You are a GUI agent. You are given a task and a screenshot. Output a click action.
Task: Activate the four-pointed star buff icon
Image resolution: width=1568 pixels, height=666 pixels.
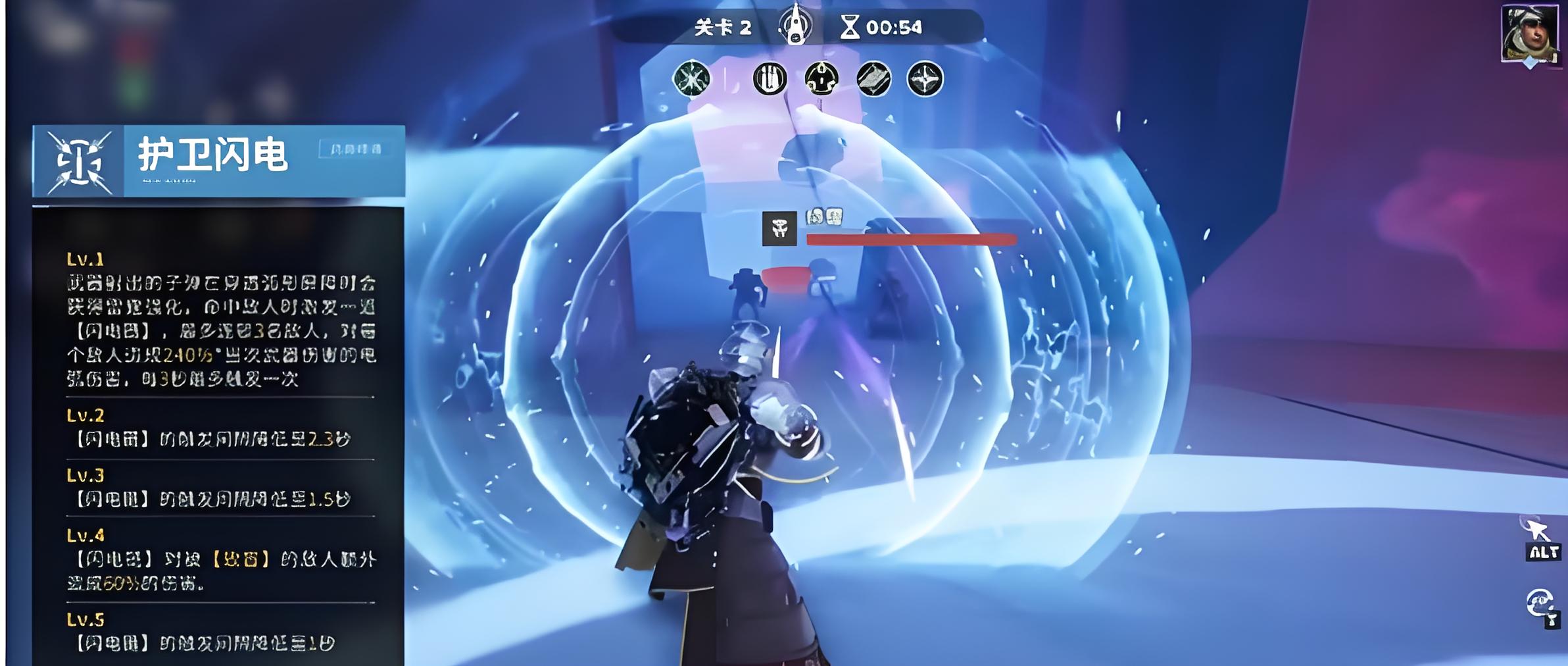click(925, 79)
